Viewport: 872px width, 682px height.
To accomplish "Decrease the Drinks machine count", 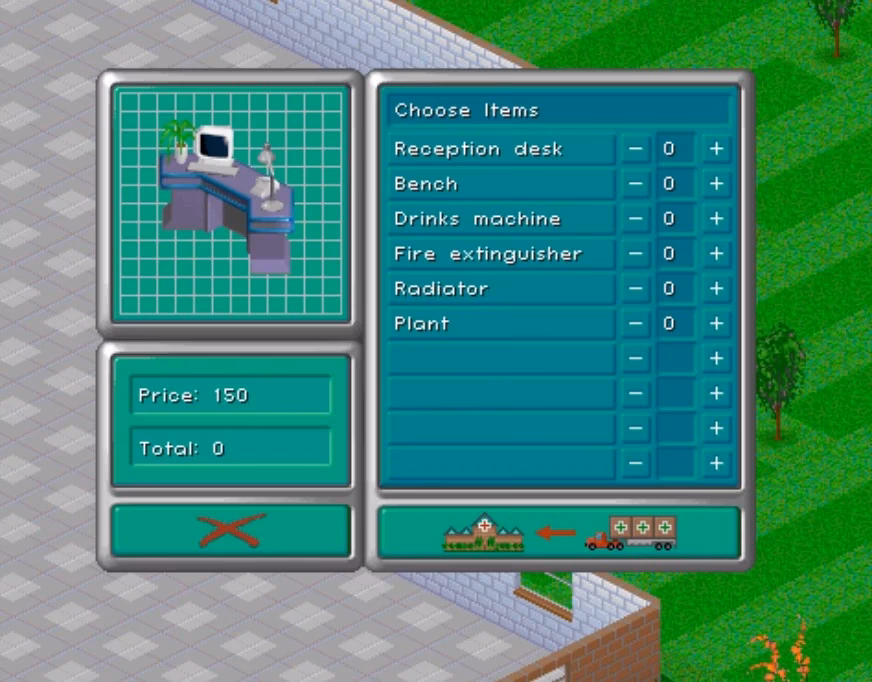I will coord(636,219).
